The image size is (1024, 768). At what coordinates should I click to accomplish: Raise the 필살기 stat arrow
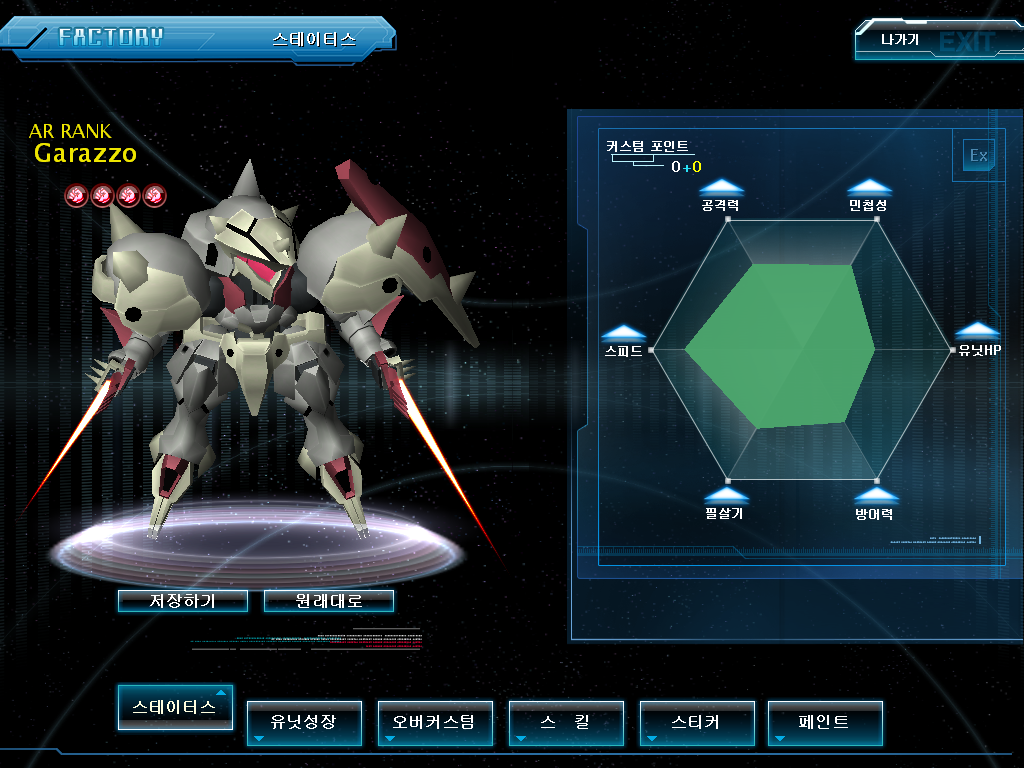726,495
